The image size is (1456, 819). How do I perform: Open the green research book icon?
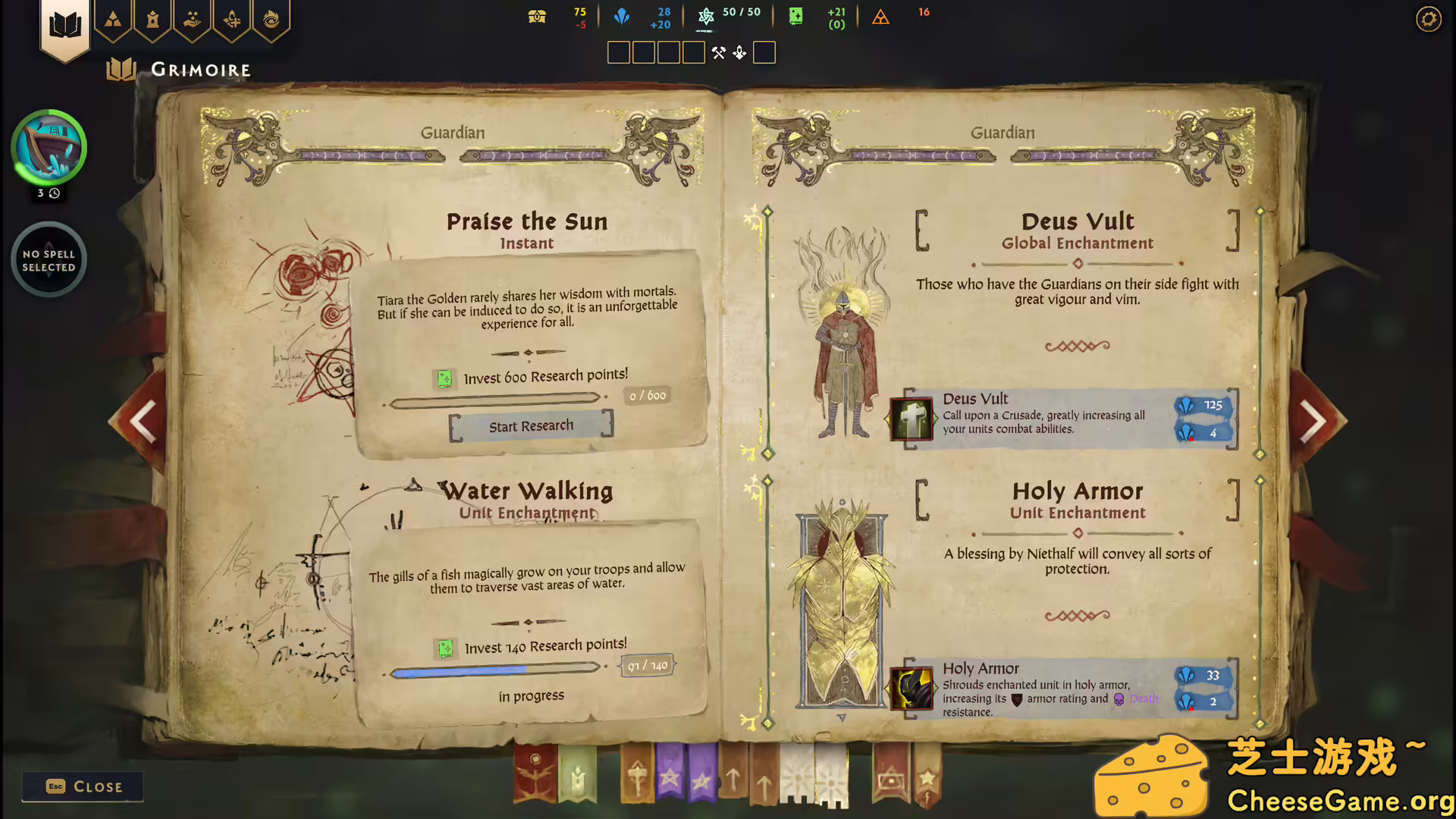coord(795,15)
